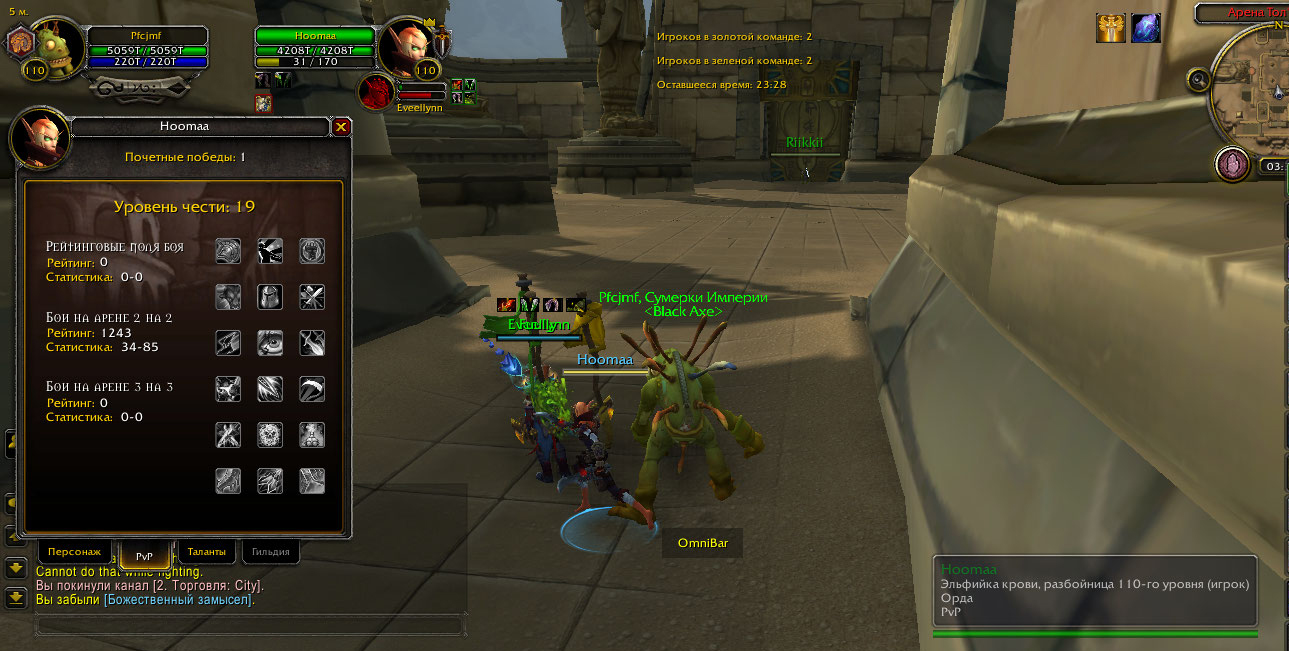1289x651 pixels.
Task: Click the chat input box
Action: coord(250,625)
